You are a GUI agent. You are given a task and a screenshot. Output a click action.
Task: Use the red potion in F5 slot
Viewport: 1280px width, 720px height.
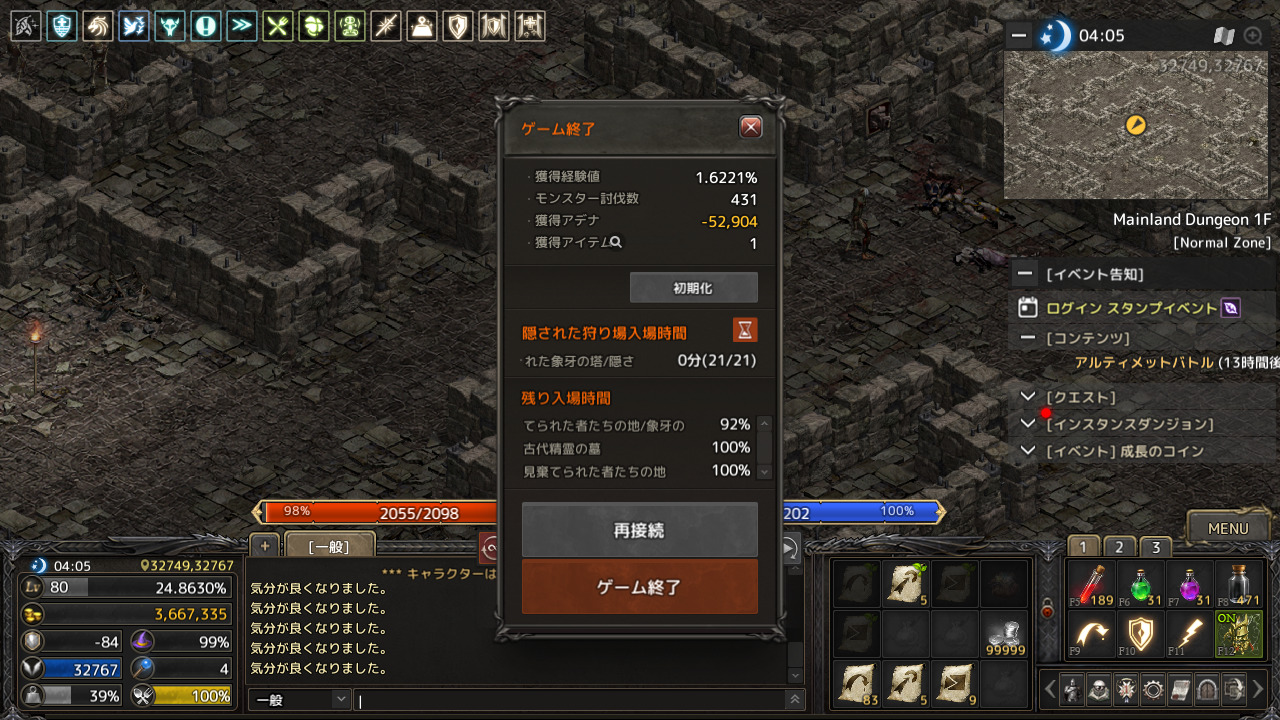[x=1090, y=584]
